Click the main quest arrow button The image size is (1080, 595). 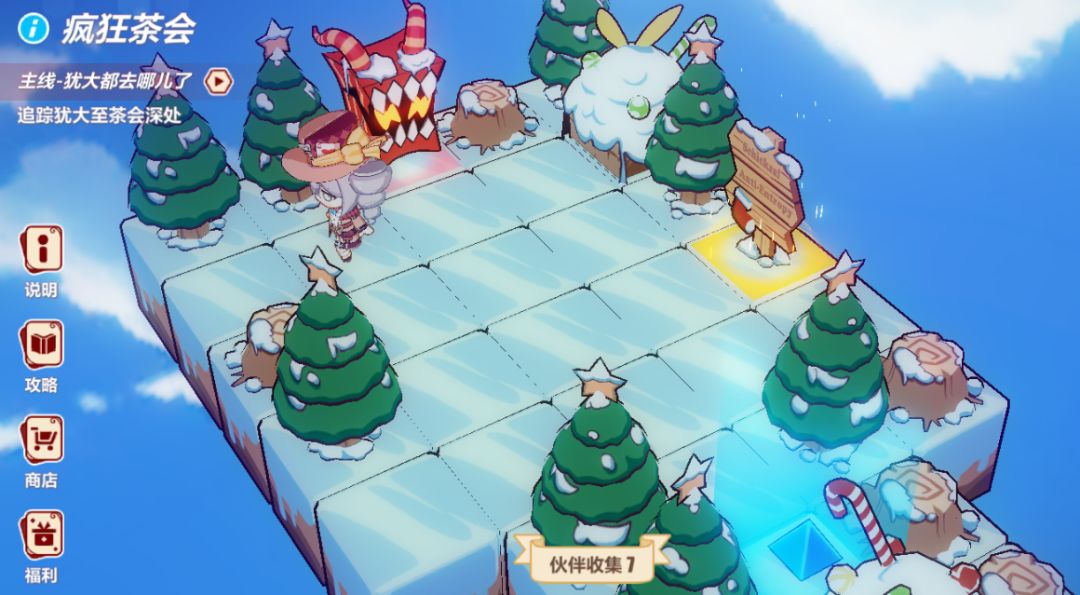click(x=216, y=81)
